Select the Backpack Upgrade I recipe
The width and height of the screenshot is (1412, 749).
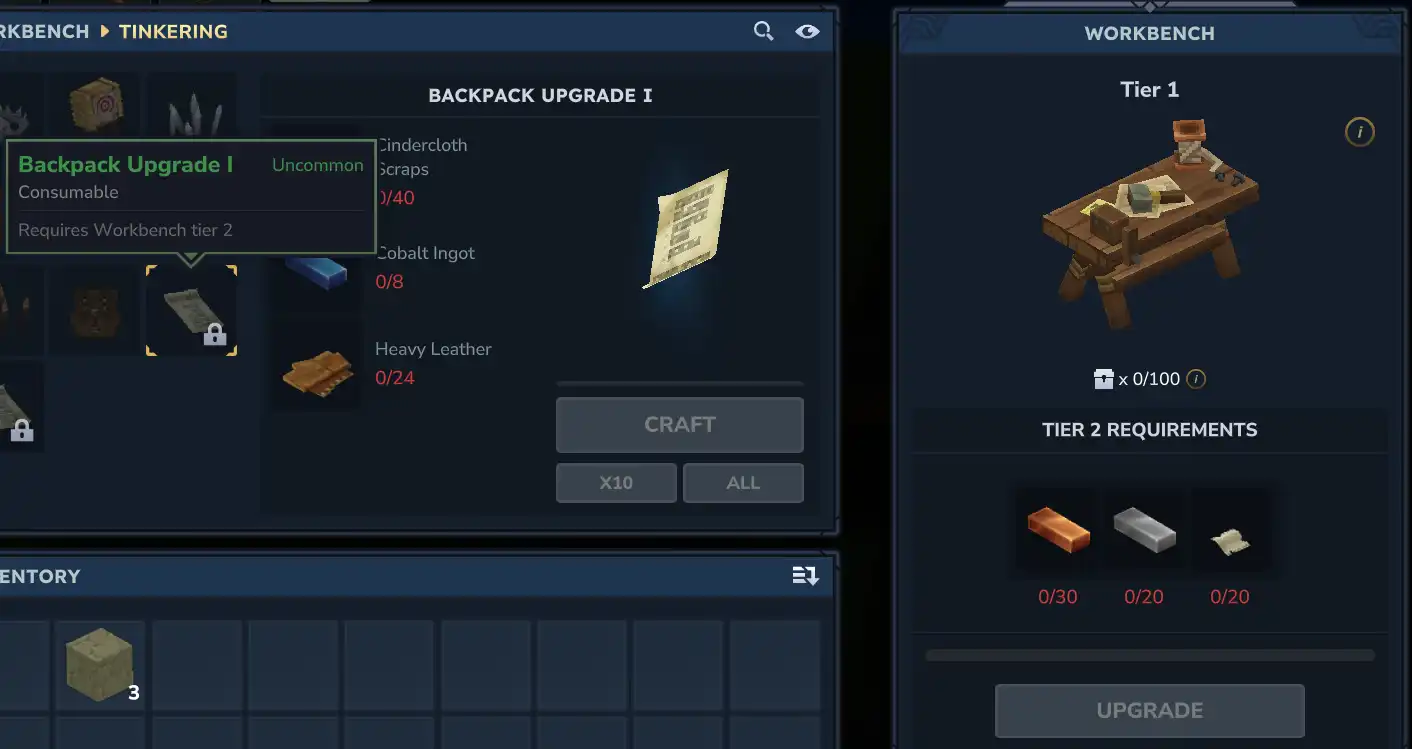coord(191,310)
